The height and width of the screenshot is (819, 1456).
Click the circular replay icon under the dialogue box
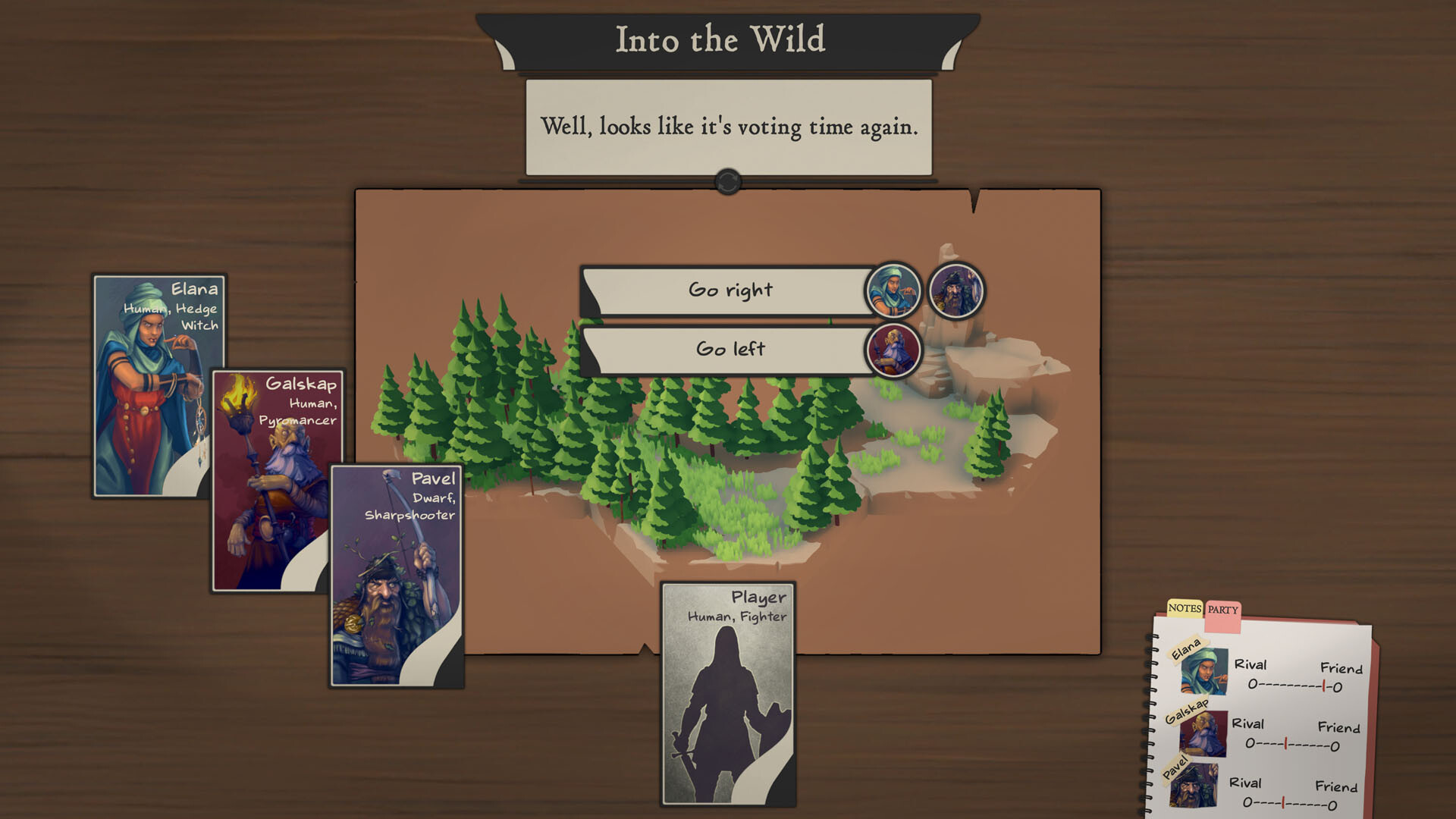tap(726, 180)
